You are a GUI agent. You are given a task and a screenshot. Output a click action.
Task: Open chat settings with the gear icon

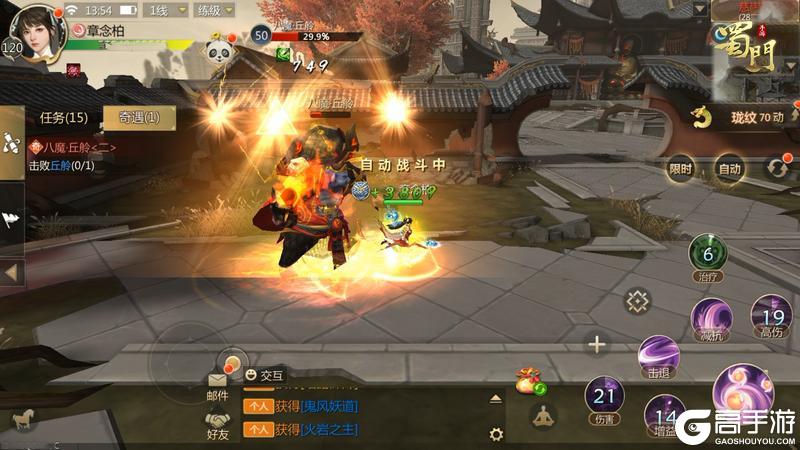[x=496, y=434]
